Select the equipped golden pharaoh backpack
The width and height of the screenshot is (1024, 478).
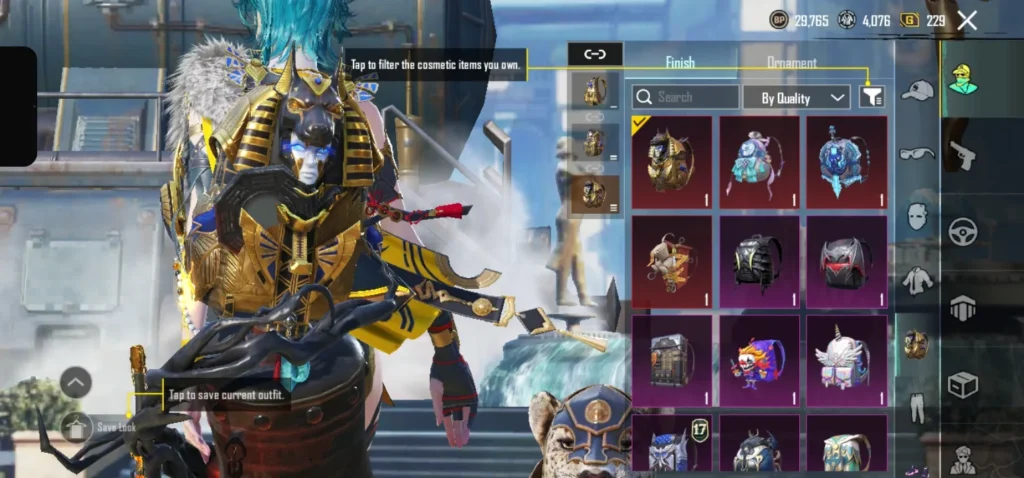pyautogui.click(x=671, y=161)
